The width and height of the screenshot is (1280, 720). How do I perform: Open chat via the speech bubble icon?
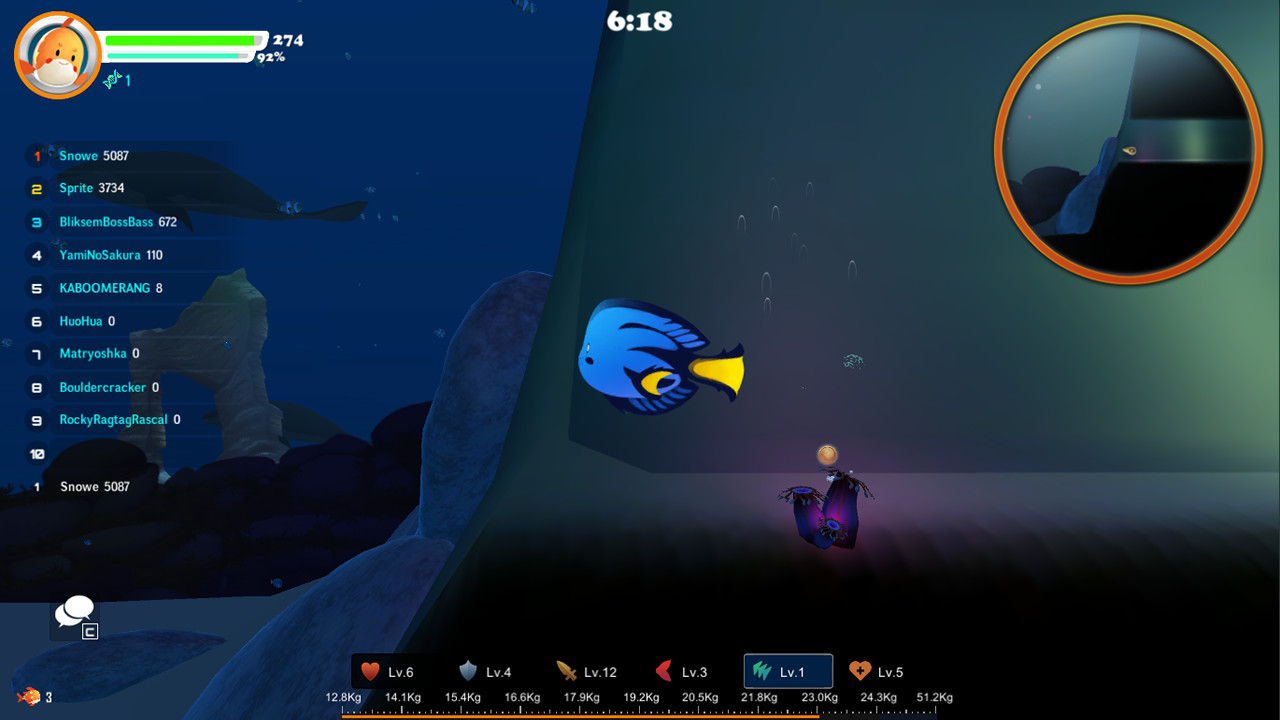[x=74, y=610]
